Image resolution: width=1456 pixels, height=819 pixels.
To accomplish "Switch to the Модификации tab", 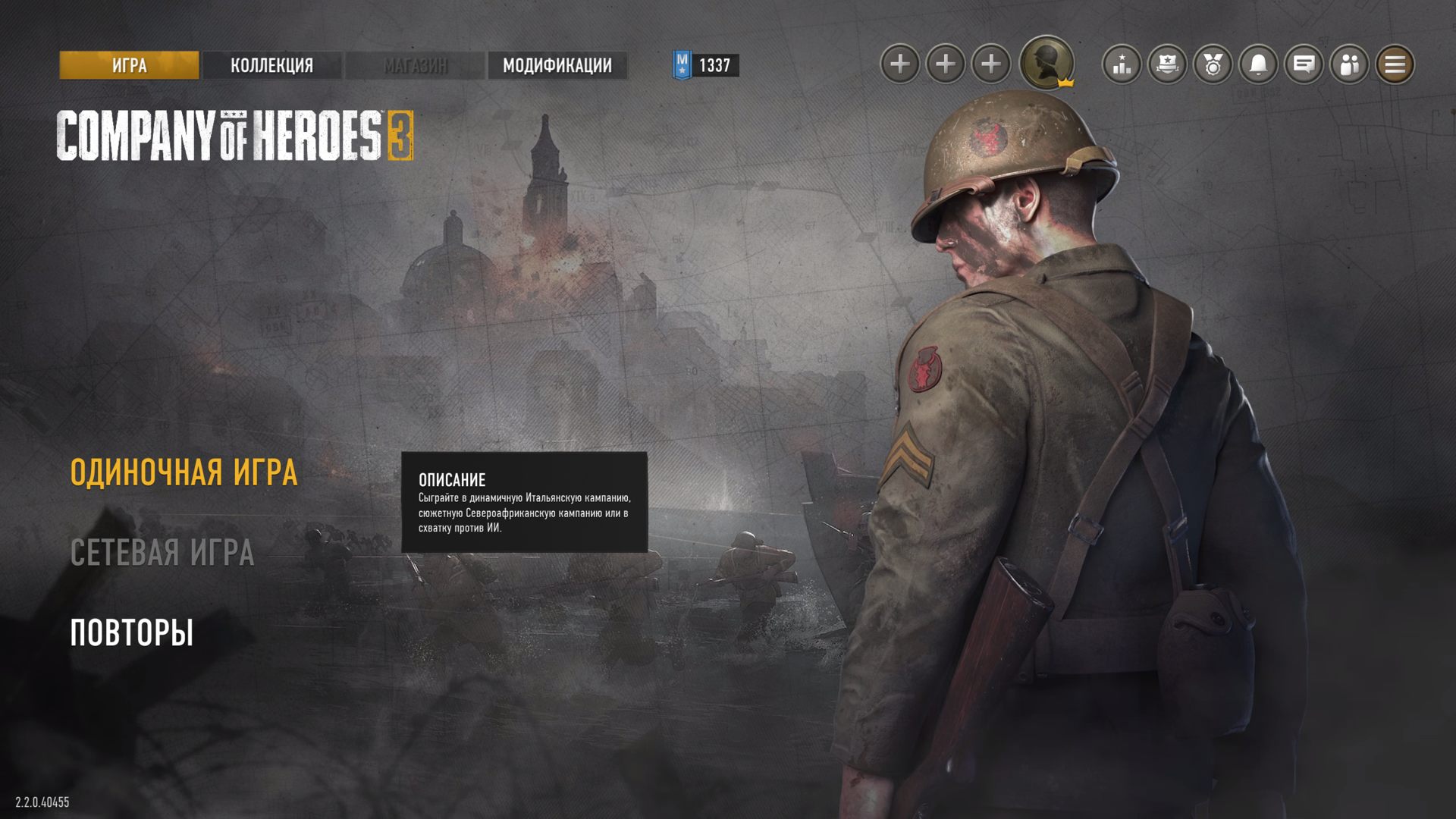I will (x=557, y=65).
